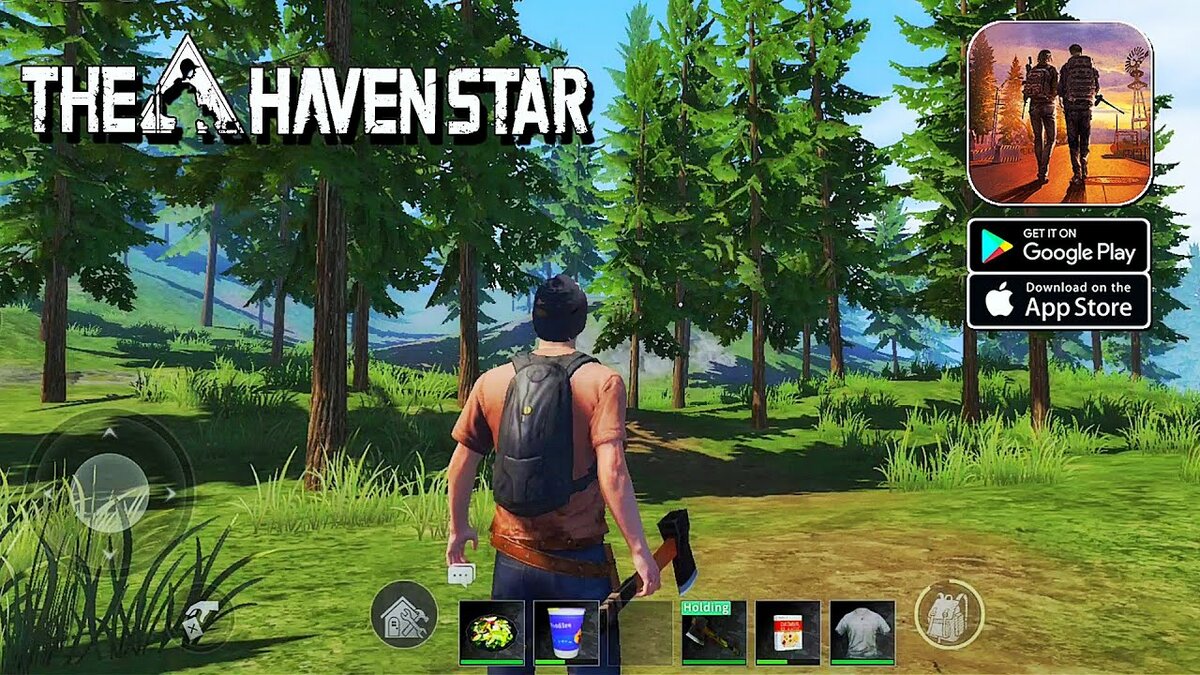Open the backpack inventory button
This screenshot has height=675, width=1200.
click(949, 614)
